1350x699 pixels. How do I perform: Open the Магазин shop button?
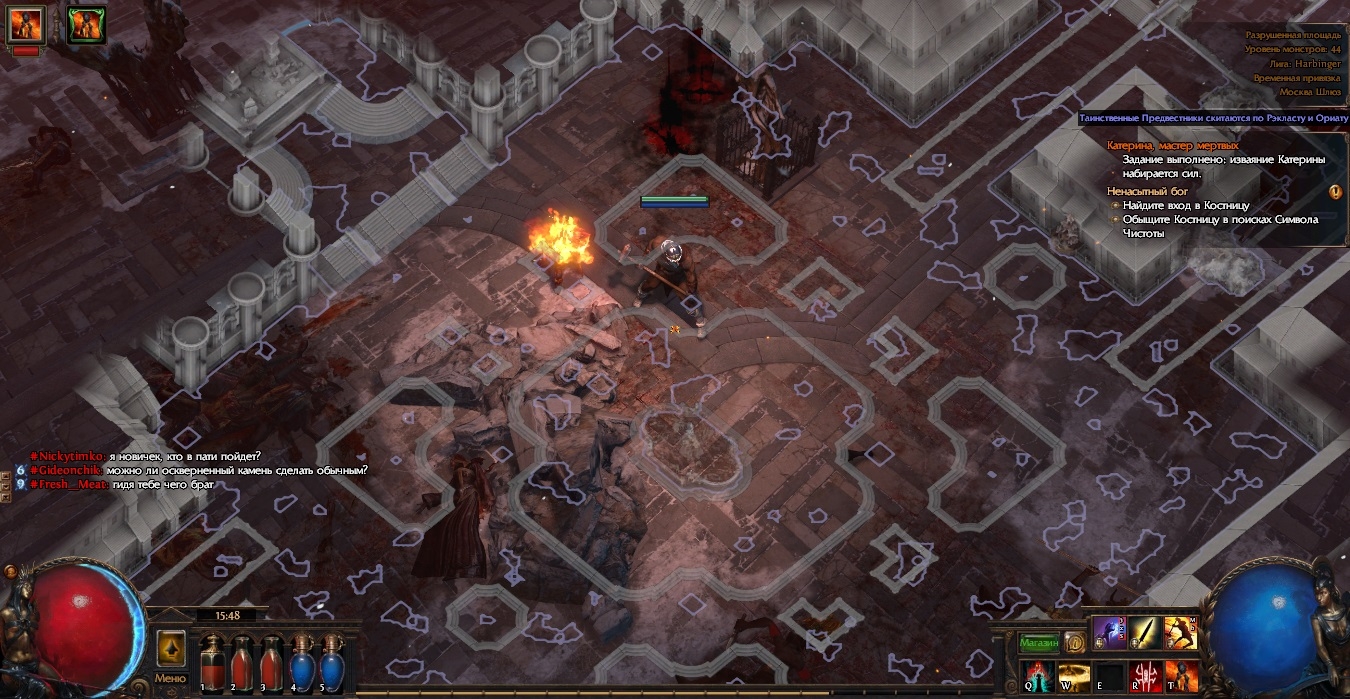click(x=1039, y=643)
